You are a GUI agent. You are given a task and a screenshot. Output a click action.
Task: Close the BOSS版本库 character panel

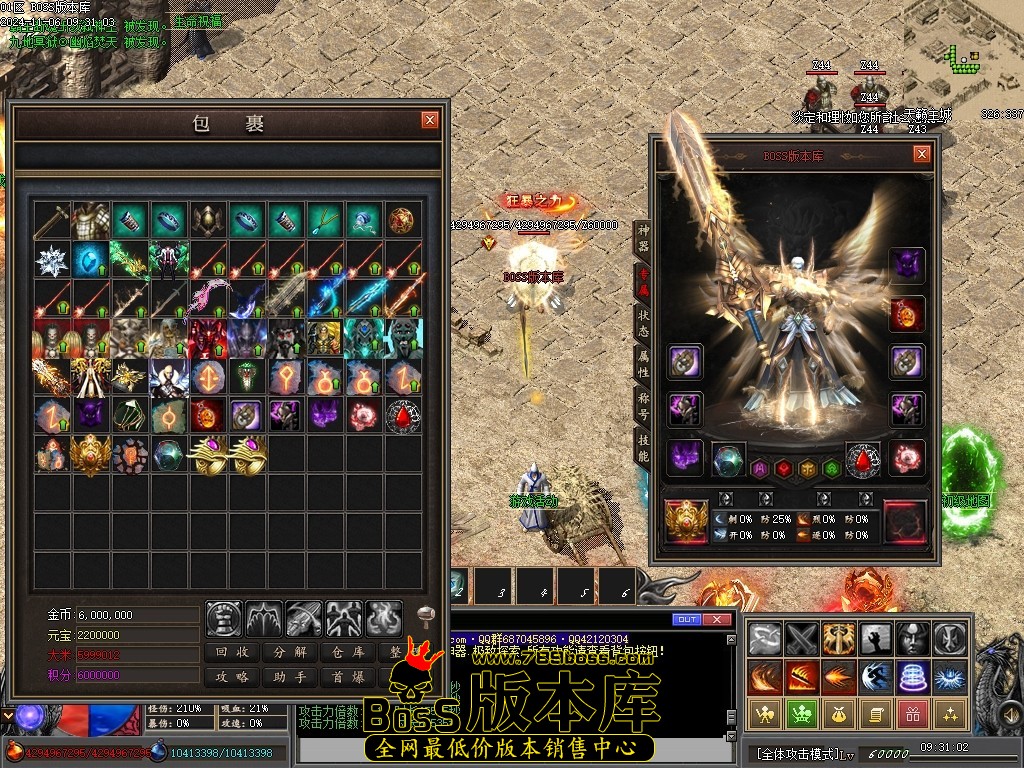click(x=921, y=154)
